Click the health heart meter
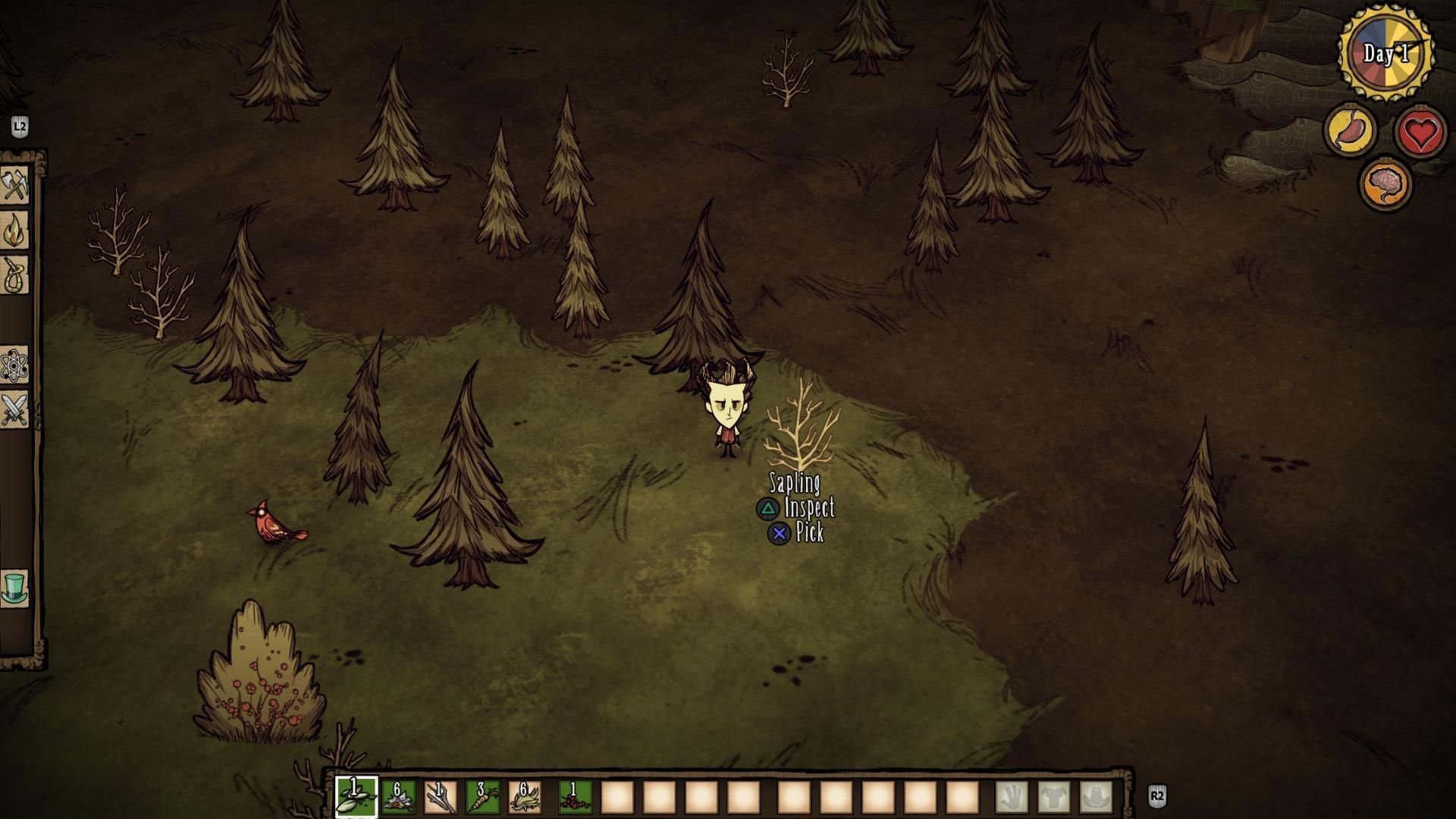Image resolution: width=1456 pixels, height=819 pixels. pyautogui.click(x=1420, y=132)
